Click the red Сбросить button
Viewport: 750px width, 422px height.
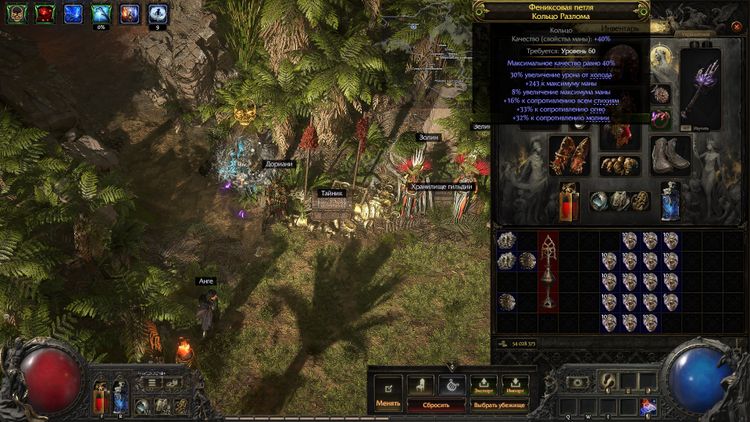(x=435, y=406)
